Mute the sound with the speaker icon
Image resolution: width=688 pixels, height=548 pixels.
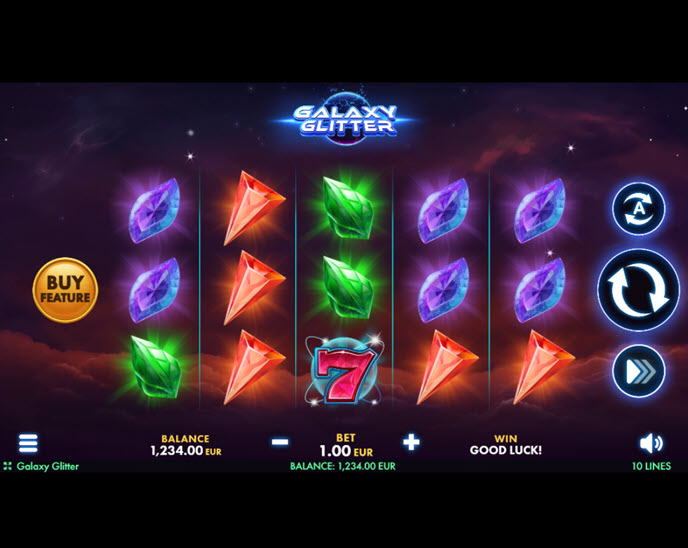pos(651,443)
